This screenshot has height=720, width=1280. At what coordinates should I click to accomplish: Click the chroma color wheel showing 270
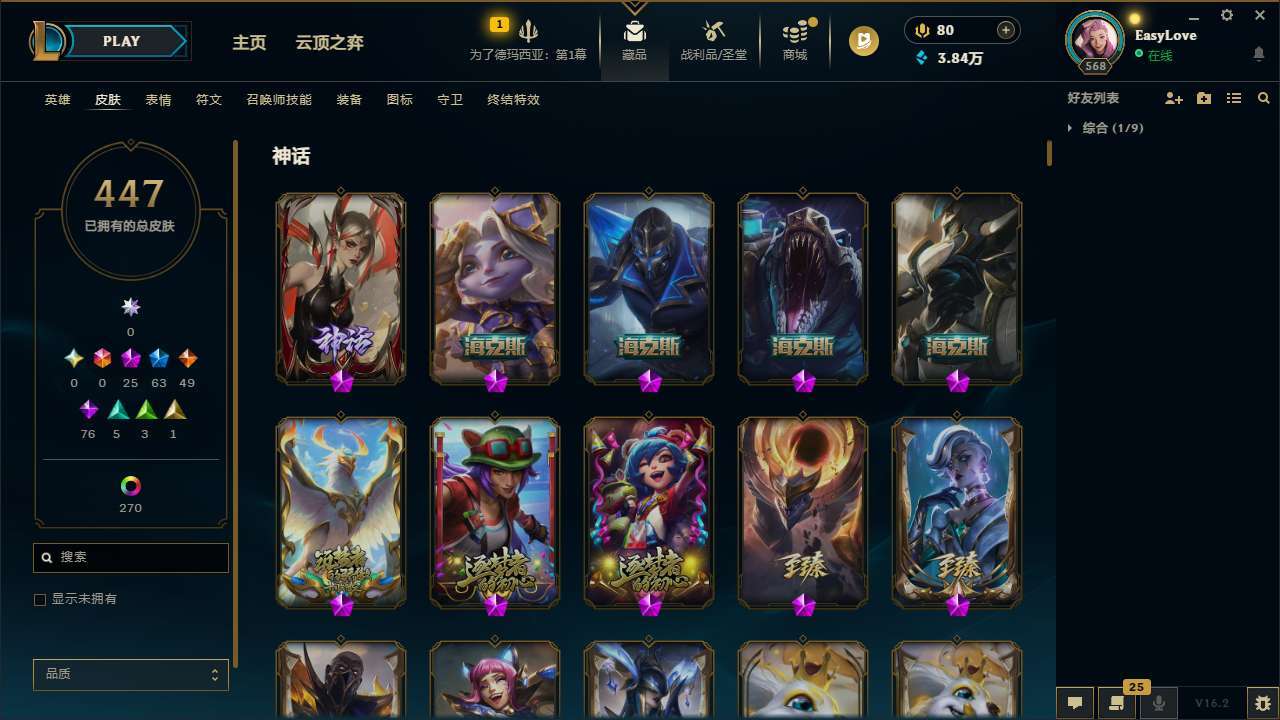(x=130, y=484)
